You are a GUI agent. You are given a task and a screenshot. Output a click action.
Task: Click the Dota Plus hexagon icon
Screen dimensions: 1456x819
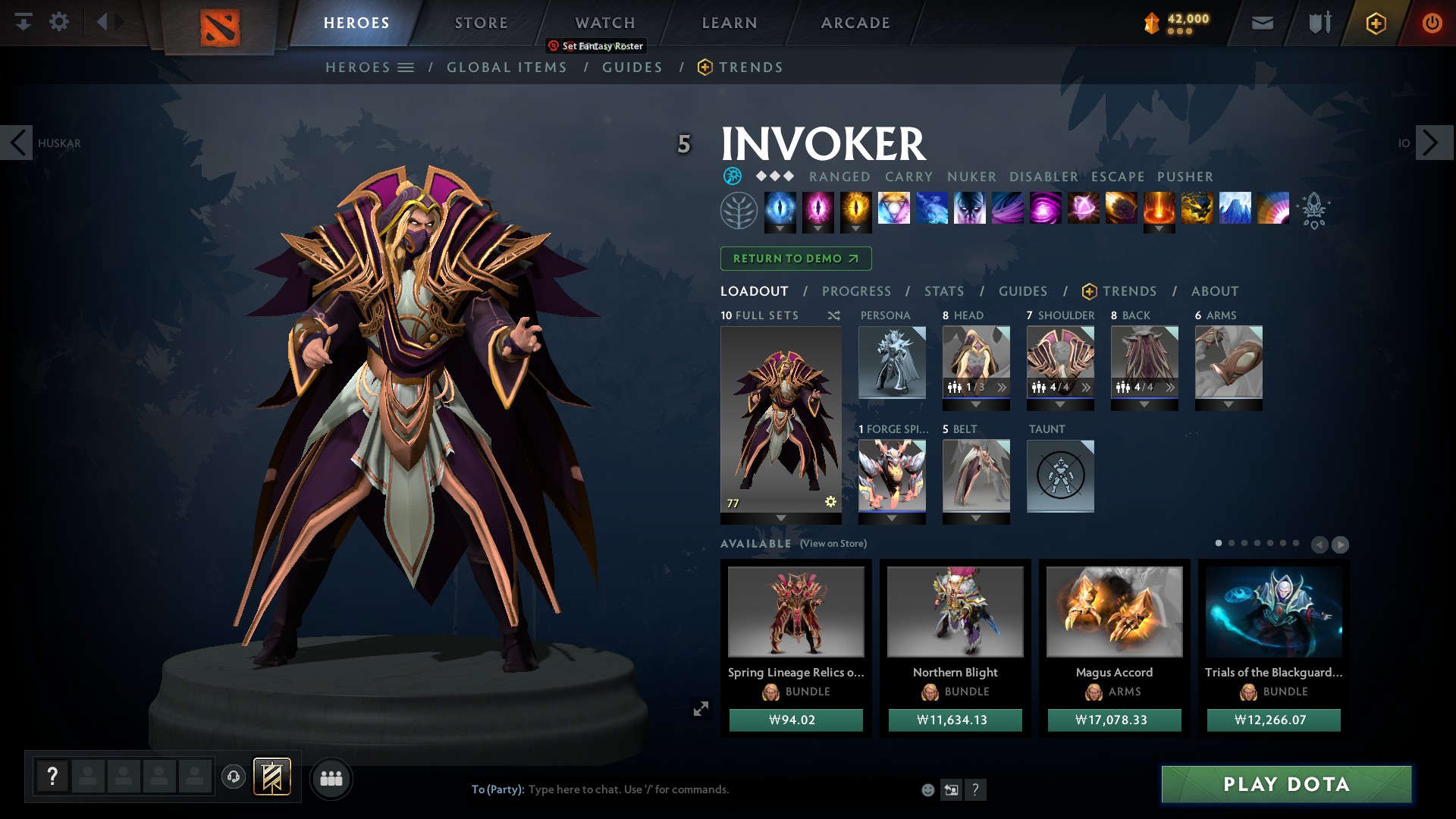click(x=1375, y=23)
